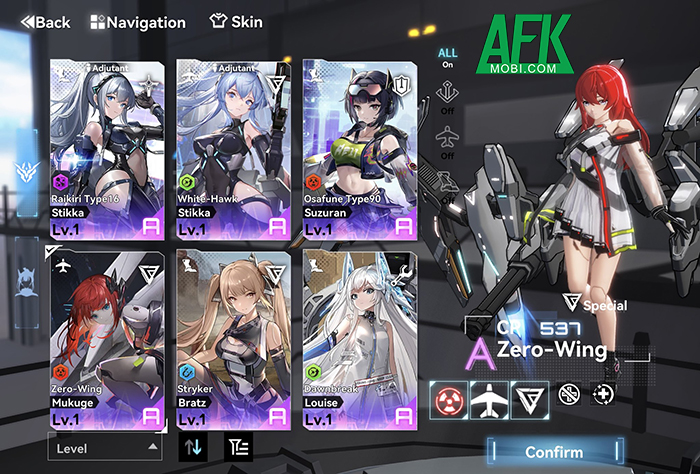The height and width of the screenshot is (474, 700).
Task: Toggle the ascending/descending sort order arrows
Action: click(x=193, y=447)
